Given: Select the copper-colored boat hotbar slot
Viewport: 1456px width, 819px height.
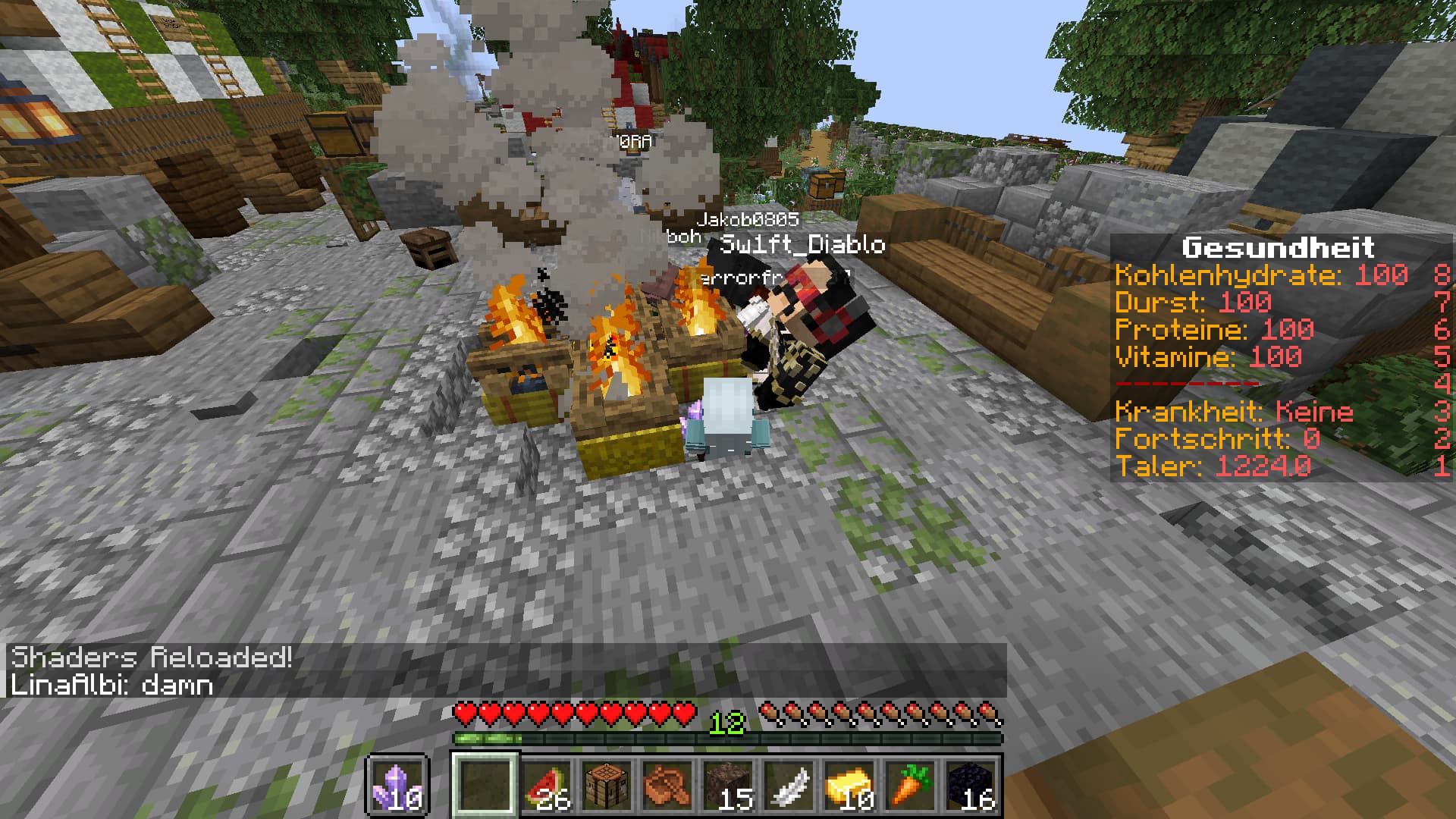Looking at the screenshot, I should click(x=667, y=786).
